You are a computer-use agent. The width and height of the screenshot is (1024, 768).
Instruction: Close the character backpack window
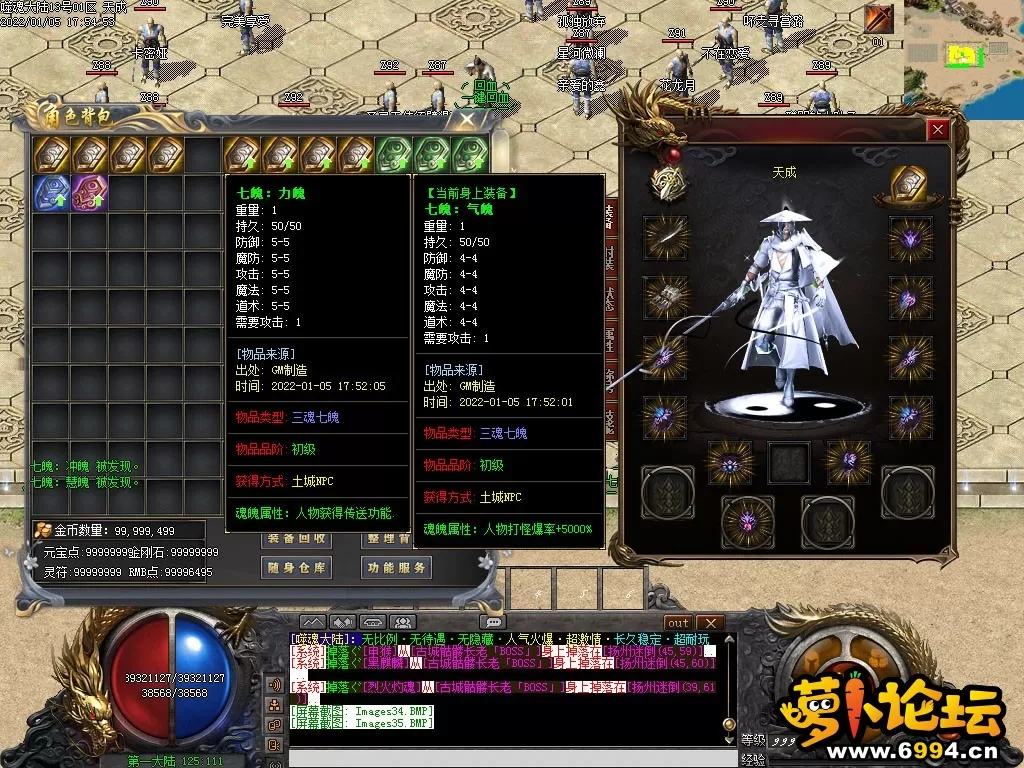[467, 119]
